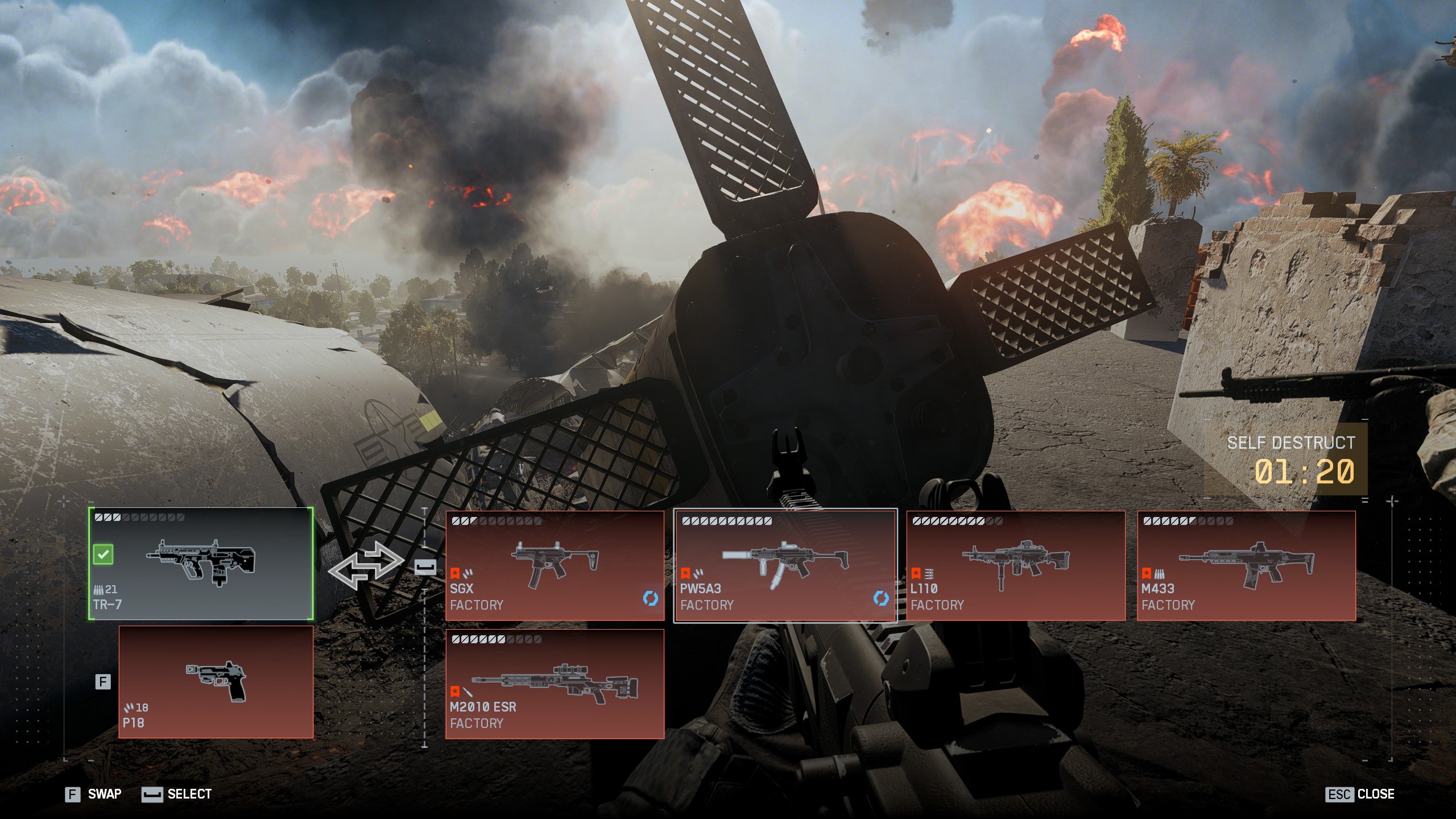Pick the SGX Factory weapon card
The image size is (1456, 819).
[x=555, y=565]
